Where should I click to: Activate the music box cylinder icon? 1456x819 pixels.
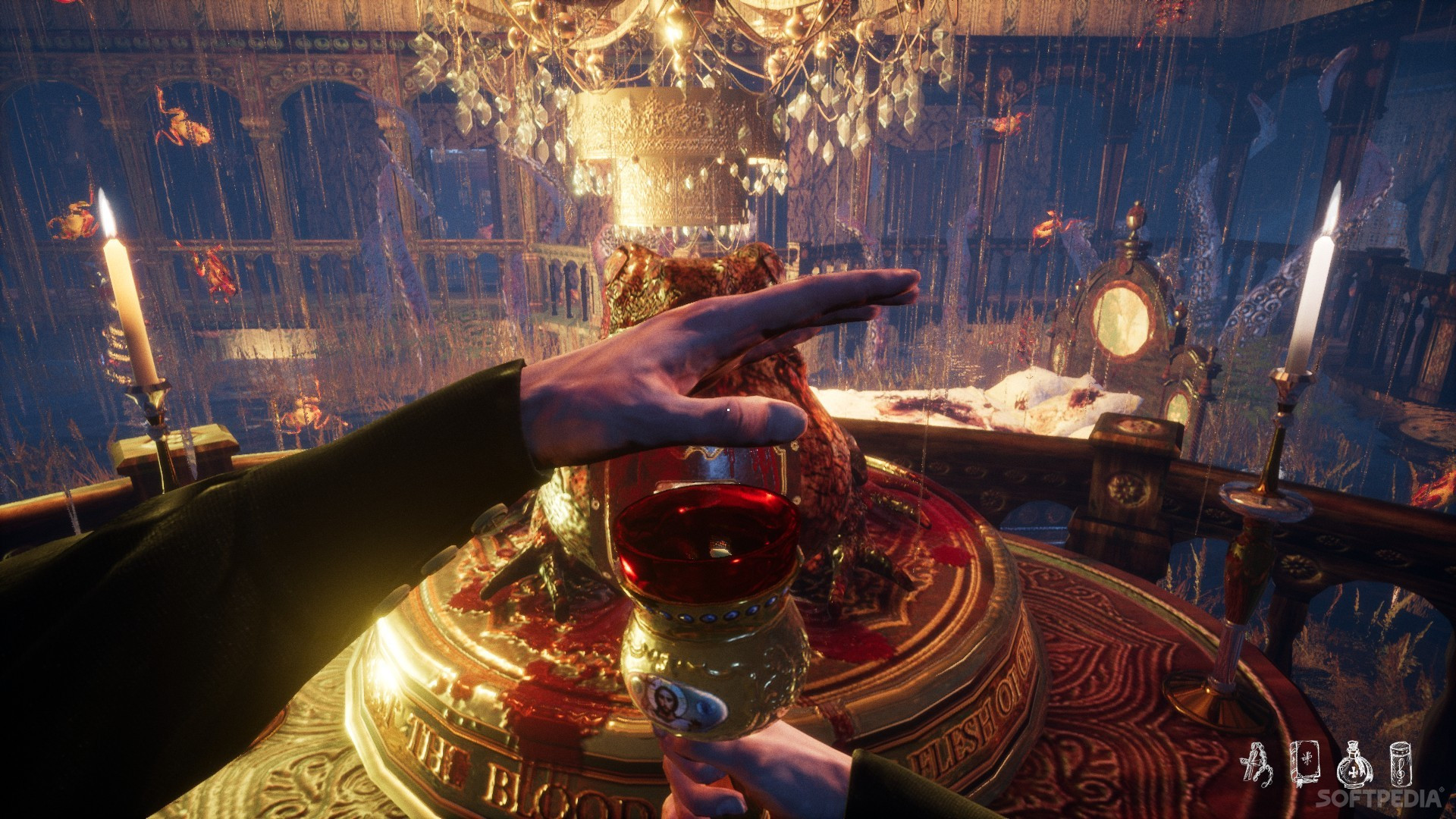(1400, 764)
